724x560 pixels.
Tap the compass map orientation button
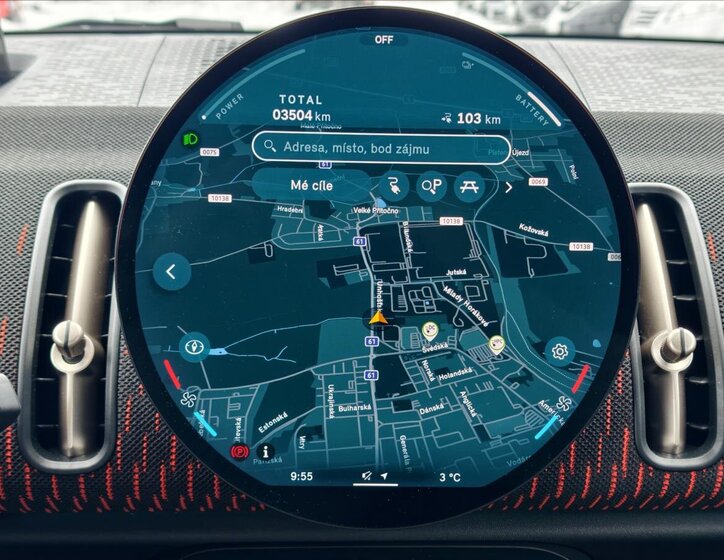point(193,346)
